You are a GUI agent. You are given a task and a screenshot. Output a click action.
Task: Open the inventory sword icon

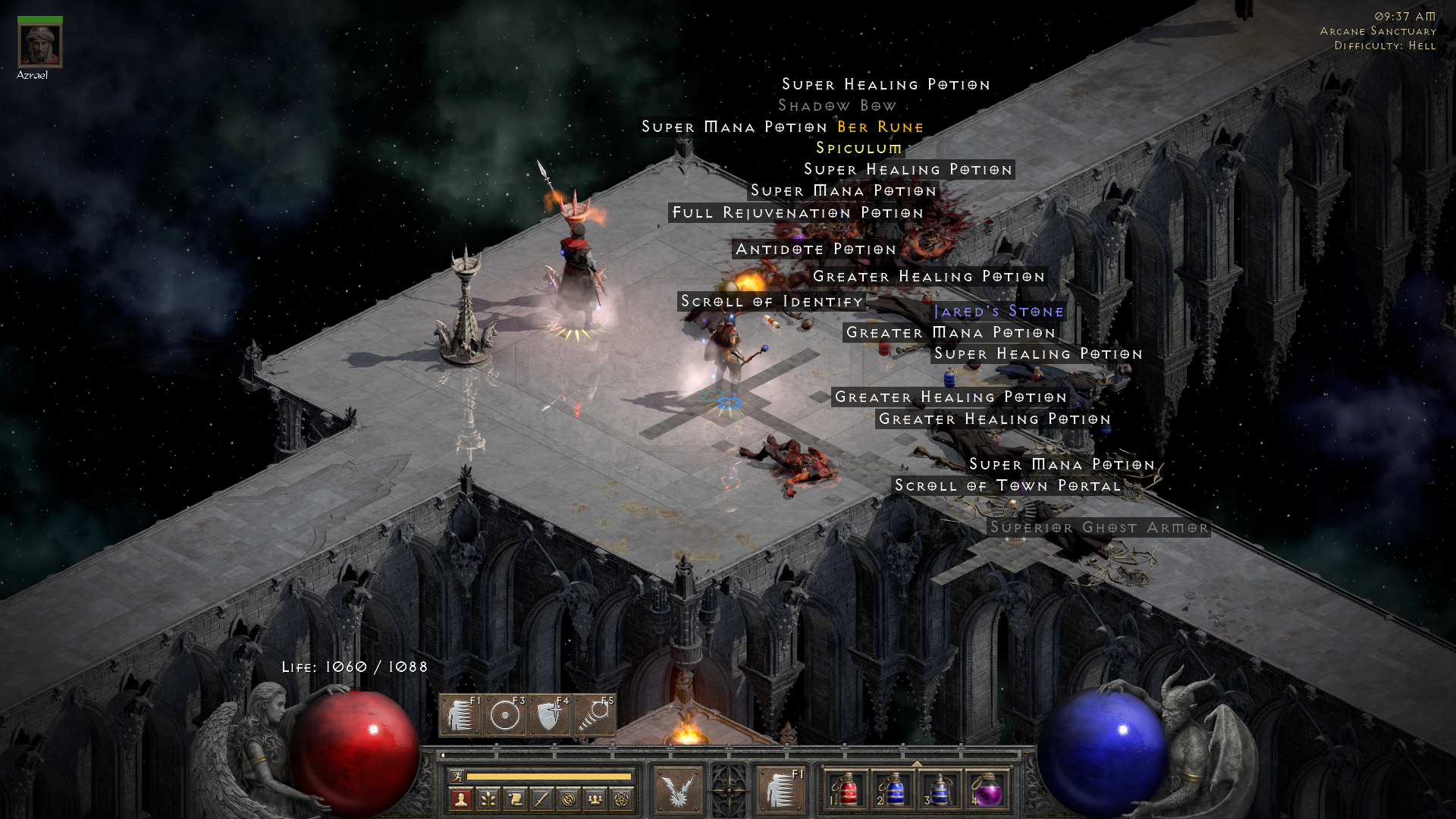541,798
